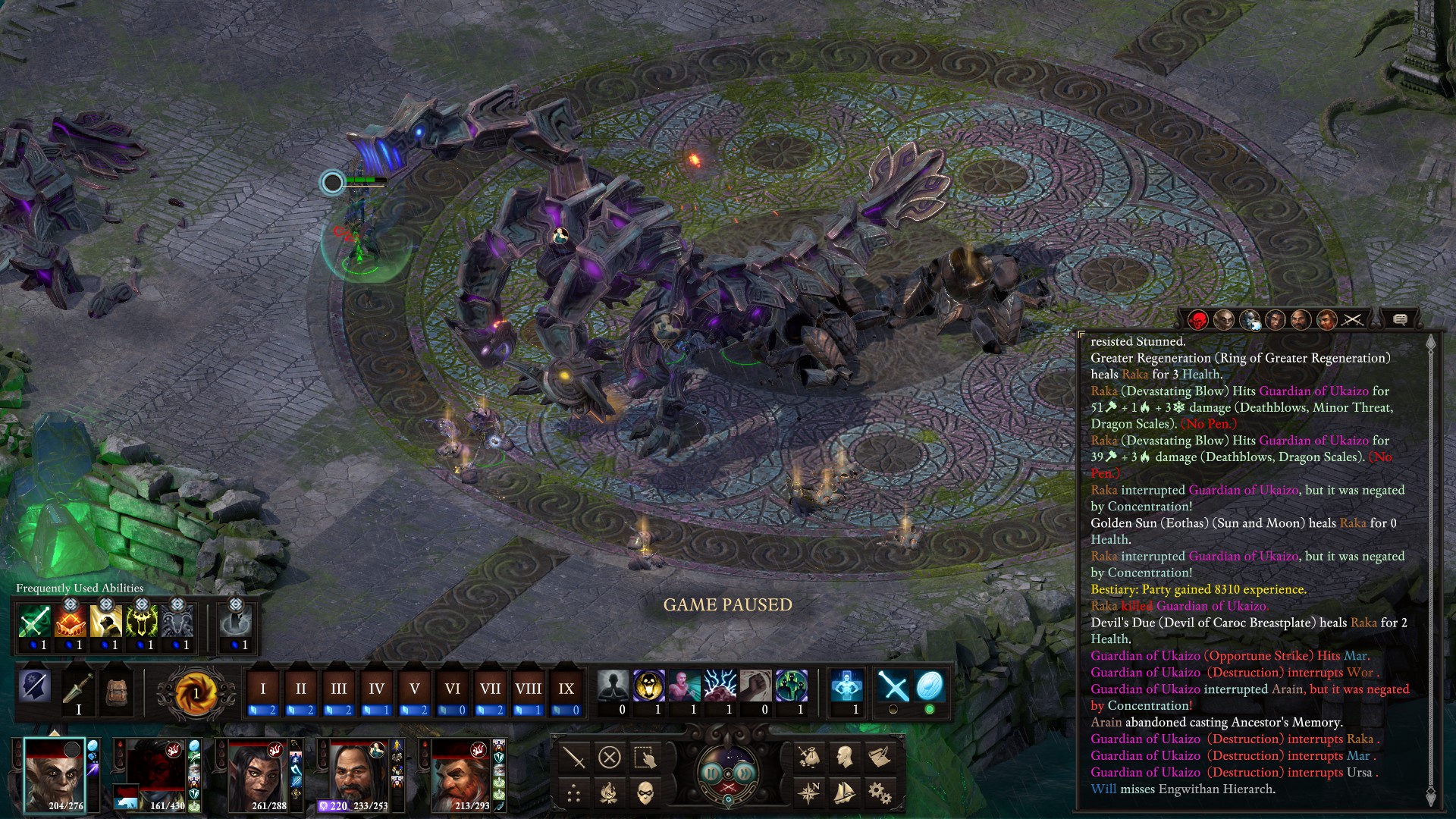Use the orange open-hands ability

(x=70, y=623)
